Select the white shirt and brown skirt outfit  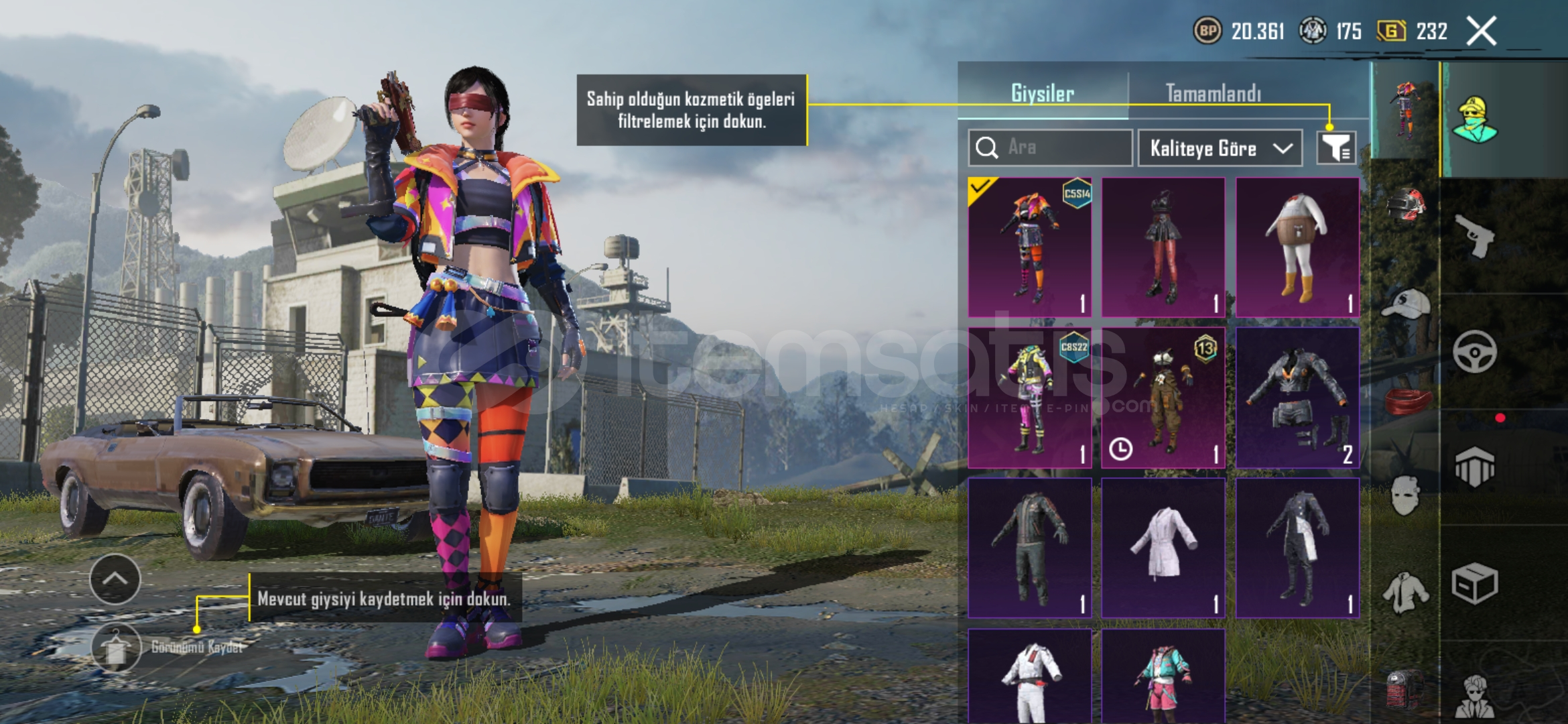[1297, 247]
